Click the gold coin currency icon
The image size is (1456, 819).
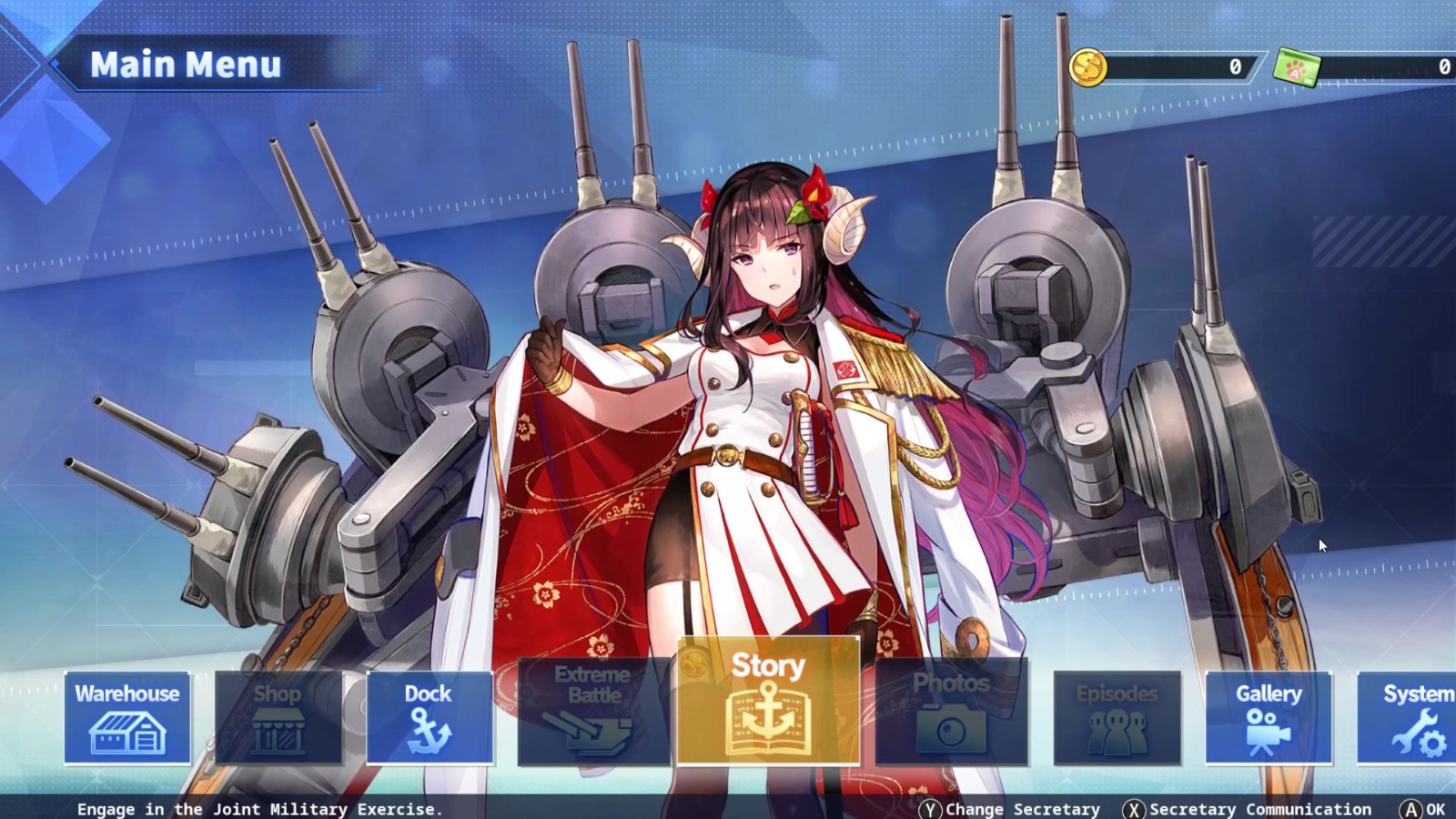click(x=1088, y=66)
